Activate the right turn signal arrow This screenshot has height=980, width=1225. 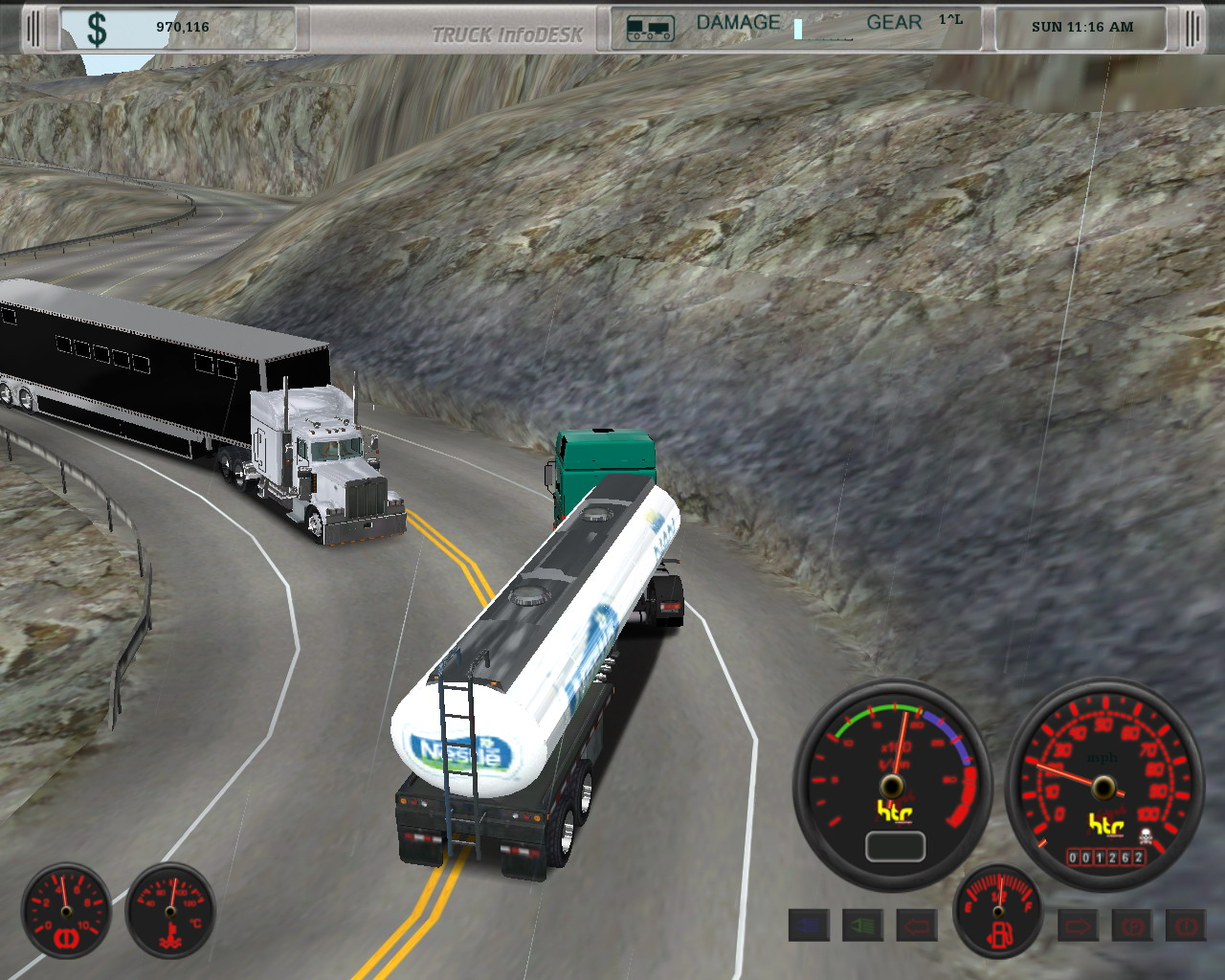point(1078,925)
